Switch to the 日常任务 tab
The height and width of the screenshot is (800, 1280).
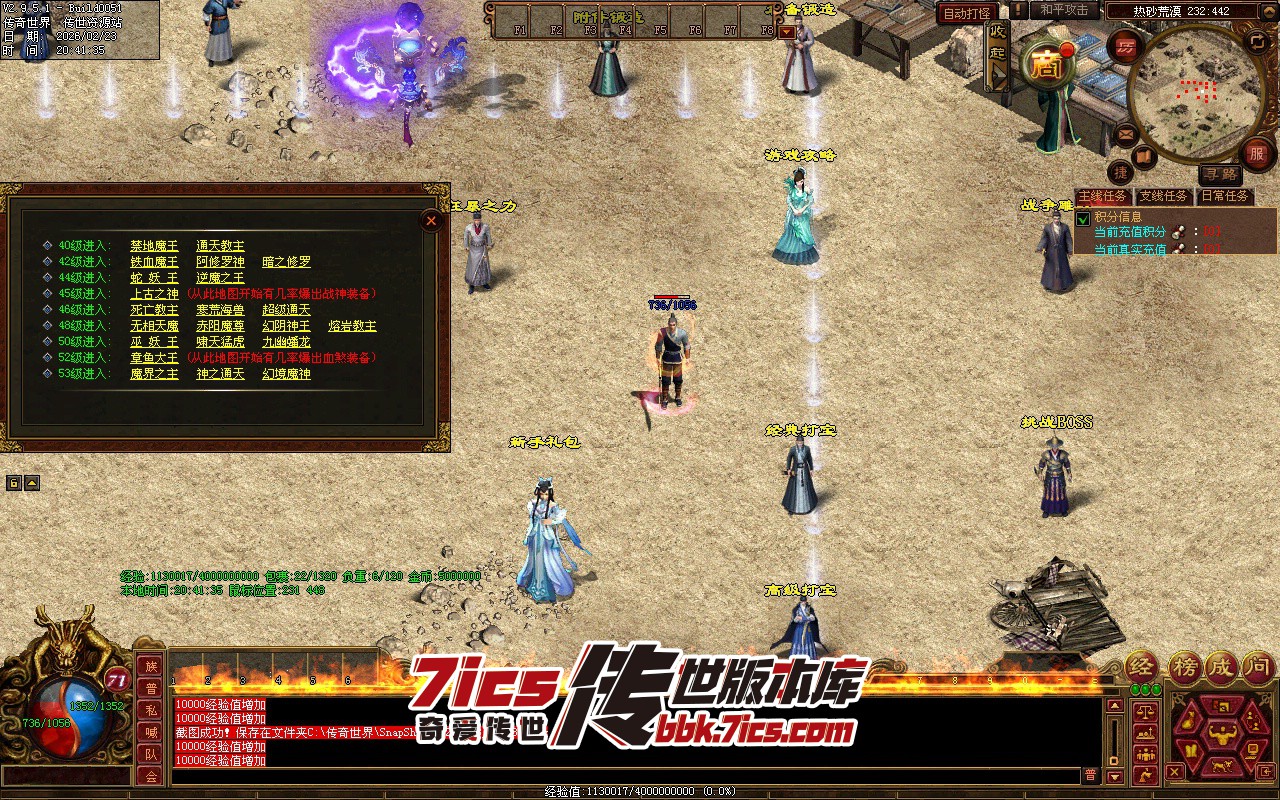pyautogui.click(x=1225, y=196)
